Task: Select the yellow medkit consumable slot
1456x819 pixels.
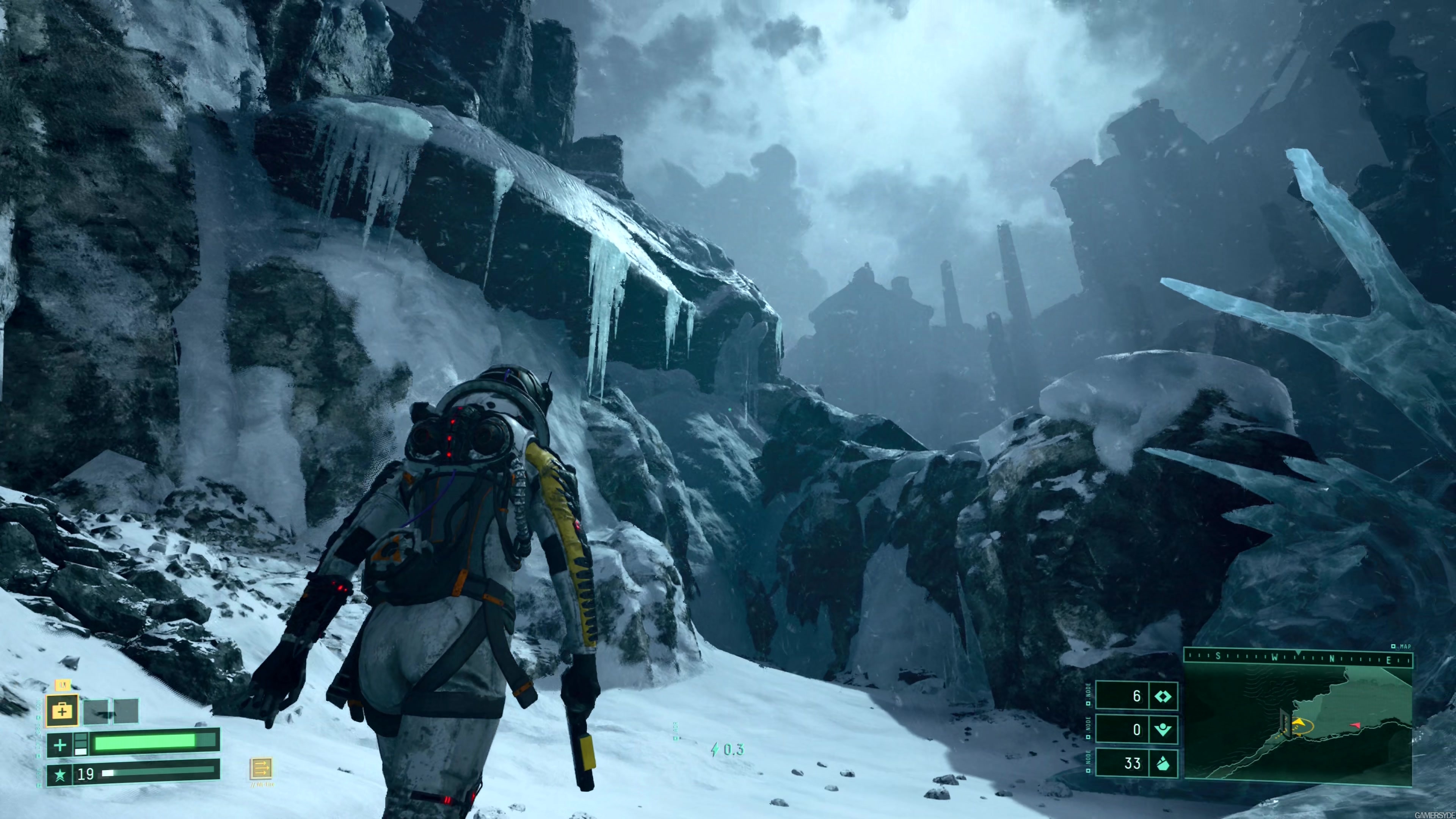Action: (x=62, y=711)
